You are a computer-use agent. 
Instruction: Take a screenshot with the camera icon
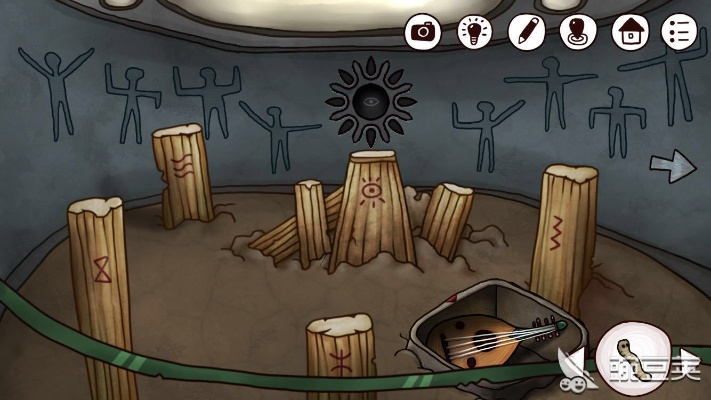coord(423,31)
